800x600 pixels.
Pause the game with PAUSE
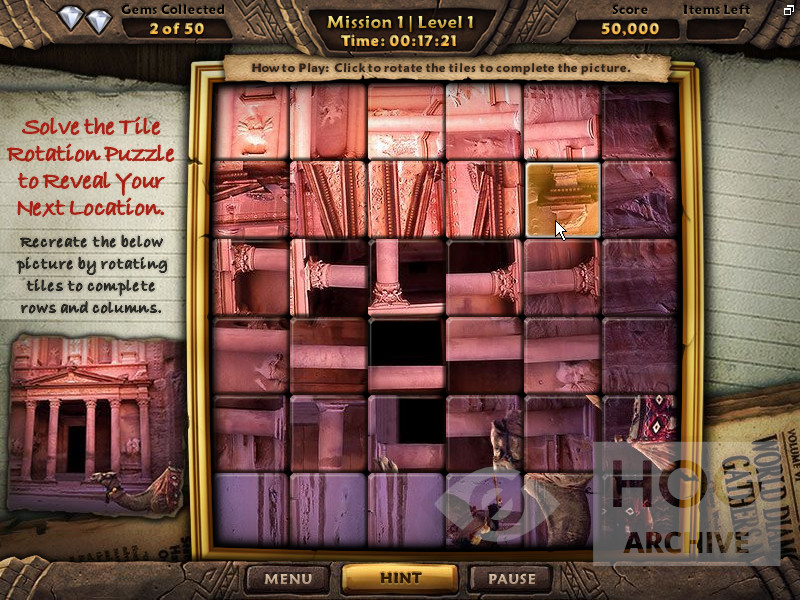pos(511,578)
